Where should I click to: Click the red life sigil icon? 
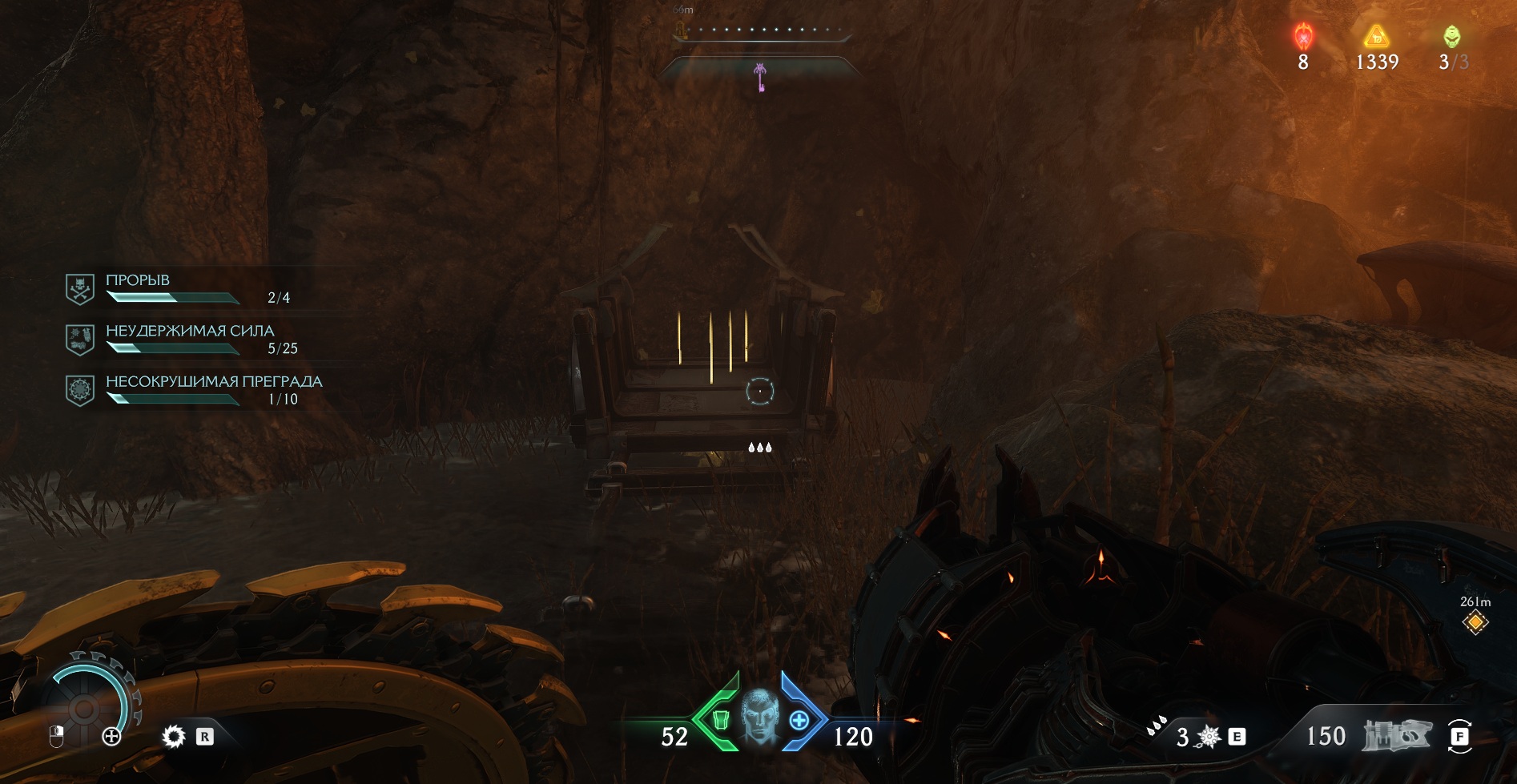(1303, 37)
